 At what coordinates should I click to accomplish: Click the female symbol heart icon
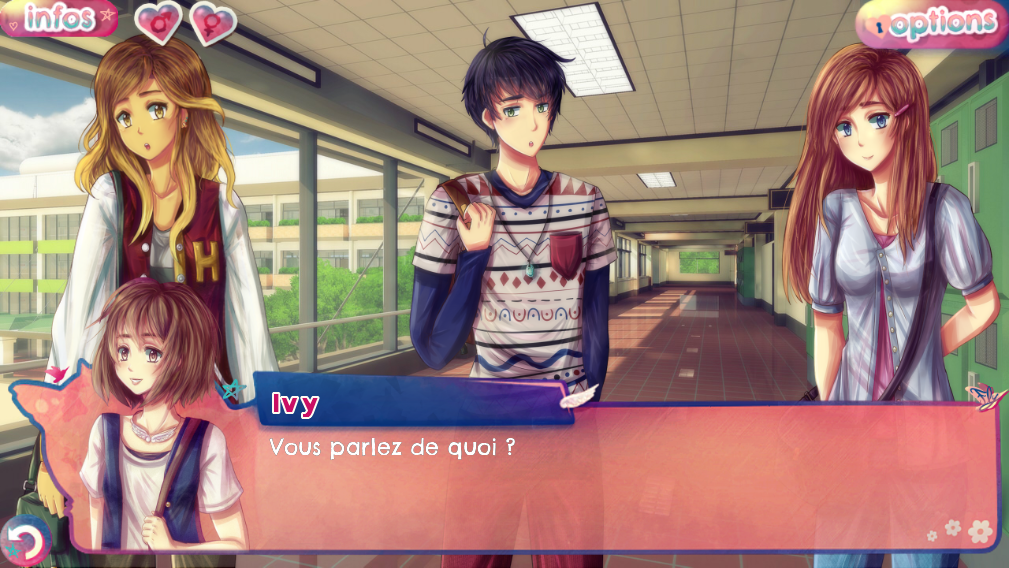click(212, 23)
